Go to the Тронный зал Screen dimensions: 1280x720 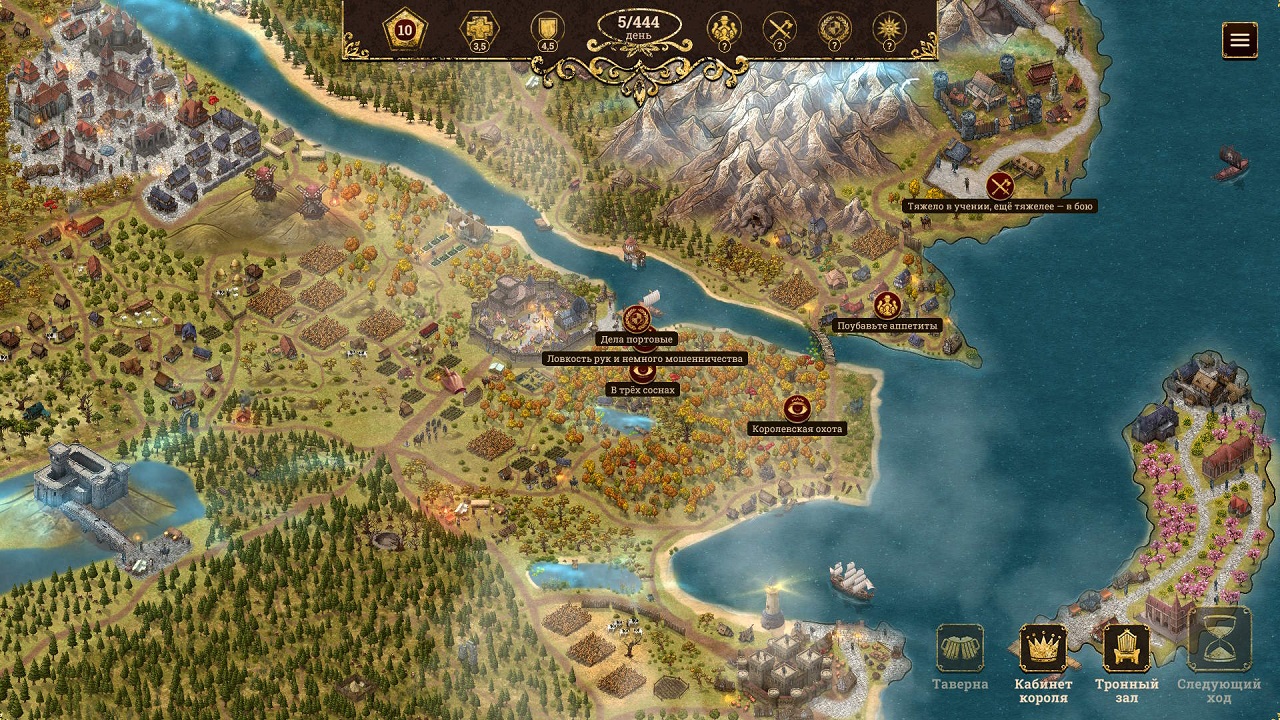point(1126,649)
